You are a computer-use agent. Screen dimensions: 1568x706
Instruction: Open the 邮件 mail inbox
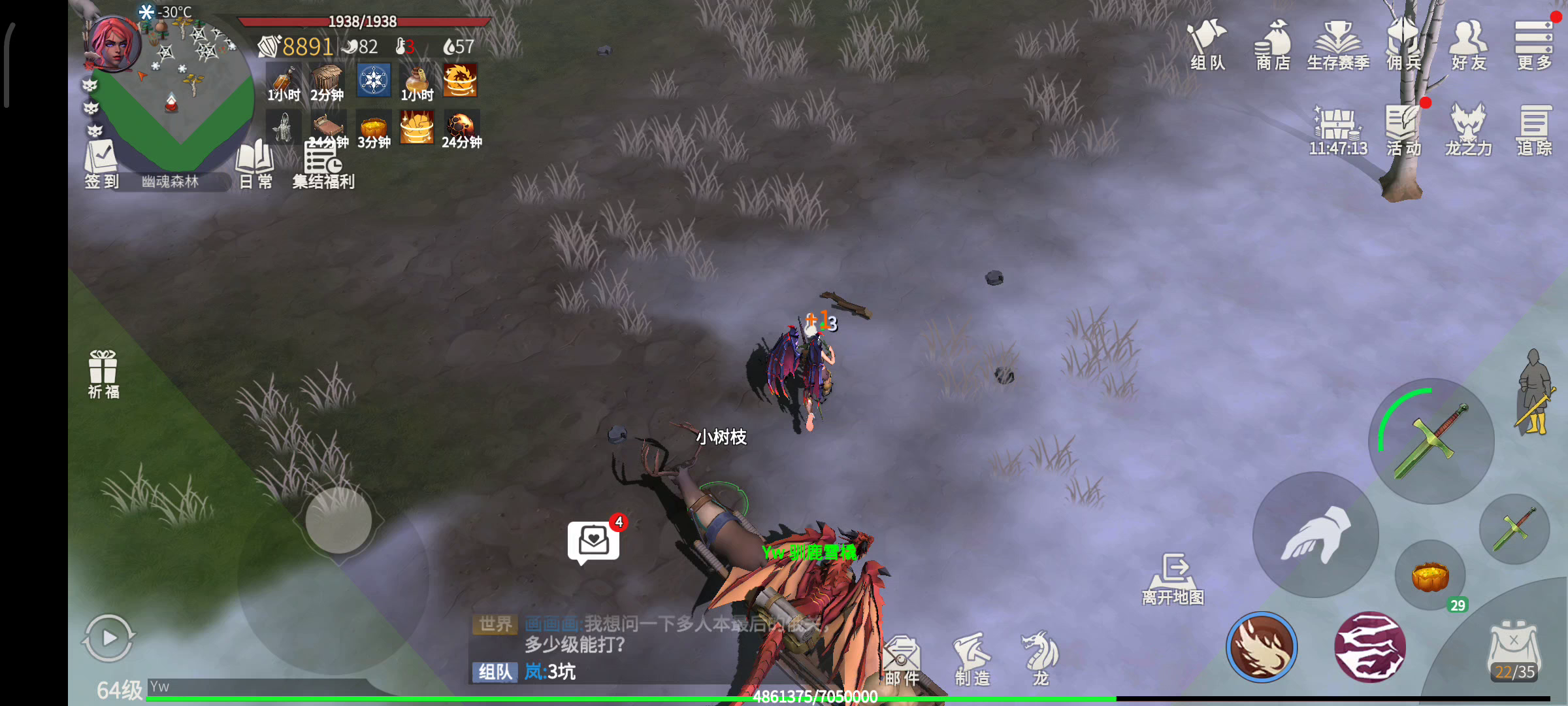(902, 660)
